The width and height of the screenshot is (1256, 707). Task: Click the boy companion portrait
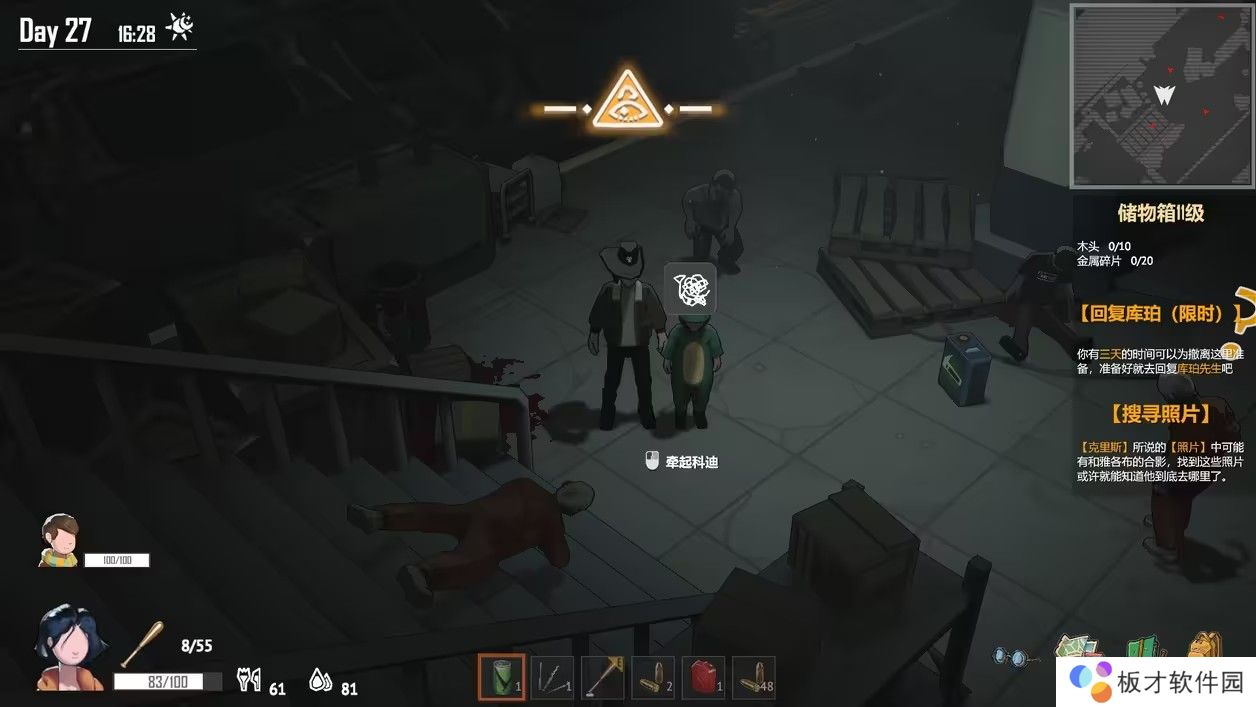pyautogui.click(x=58, y=540)
